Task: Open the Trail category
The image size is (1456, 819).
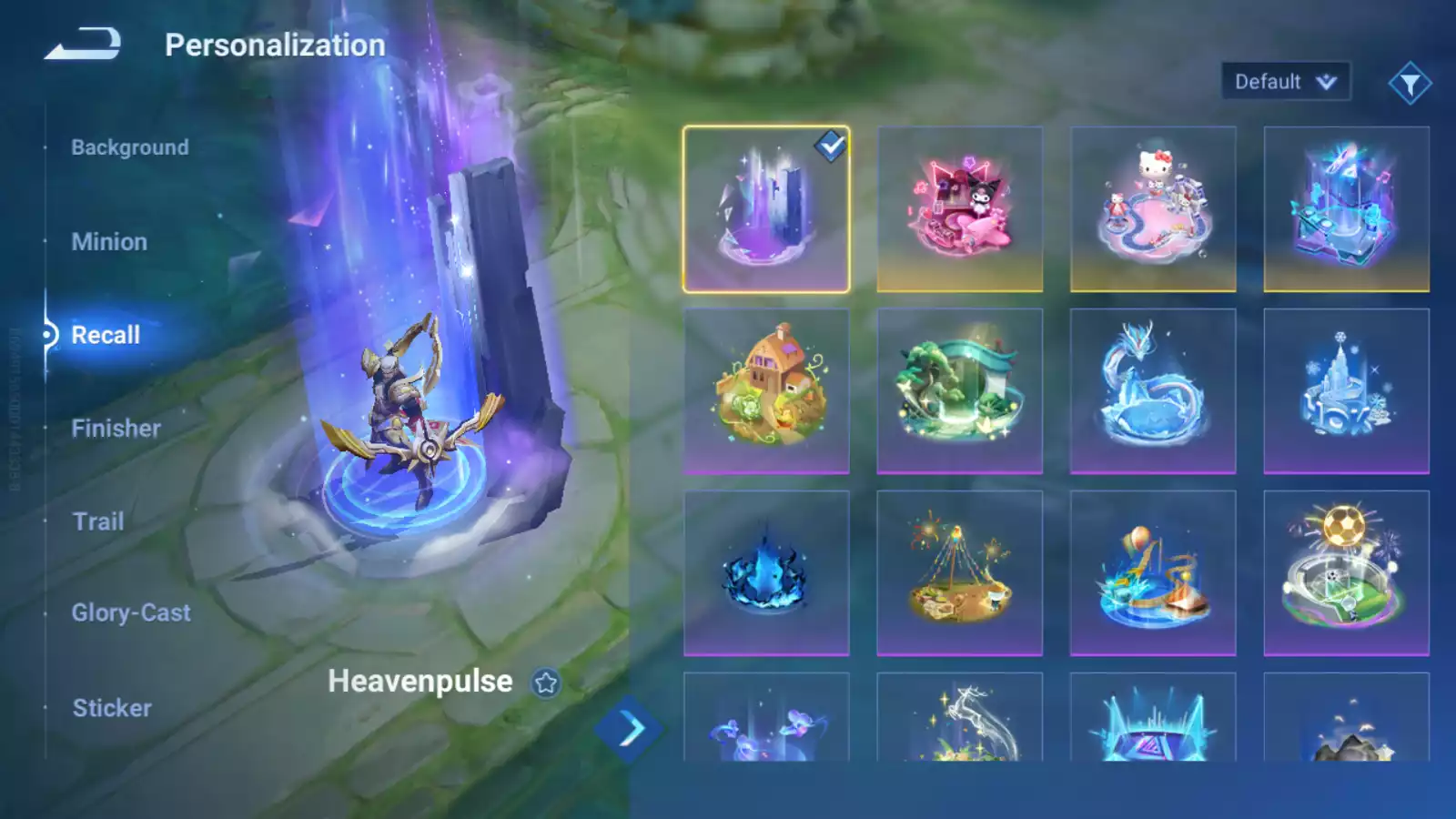Action: (x=98, y=521)
